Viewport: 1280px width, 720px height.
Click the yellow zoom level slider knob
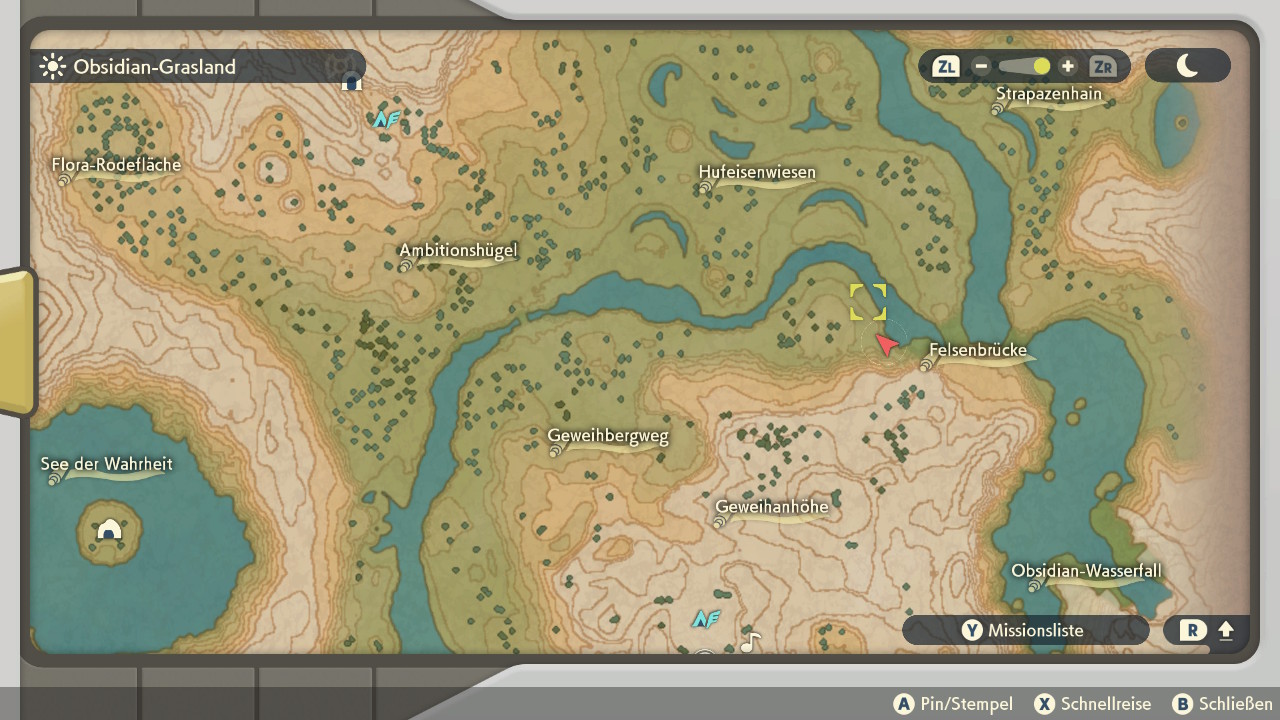click(x=1041, y=67)
